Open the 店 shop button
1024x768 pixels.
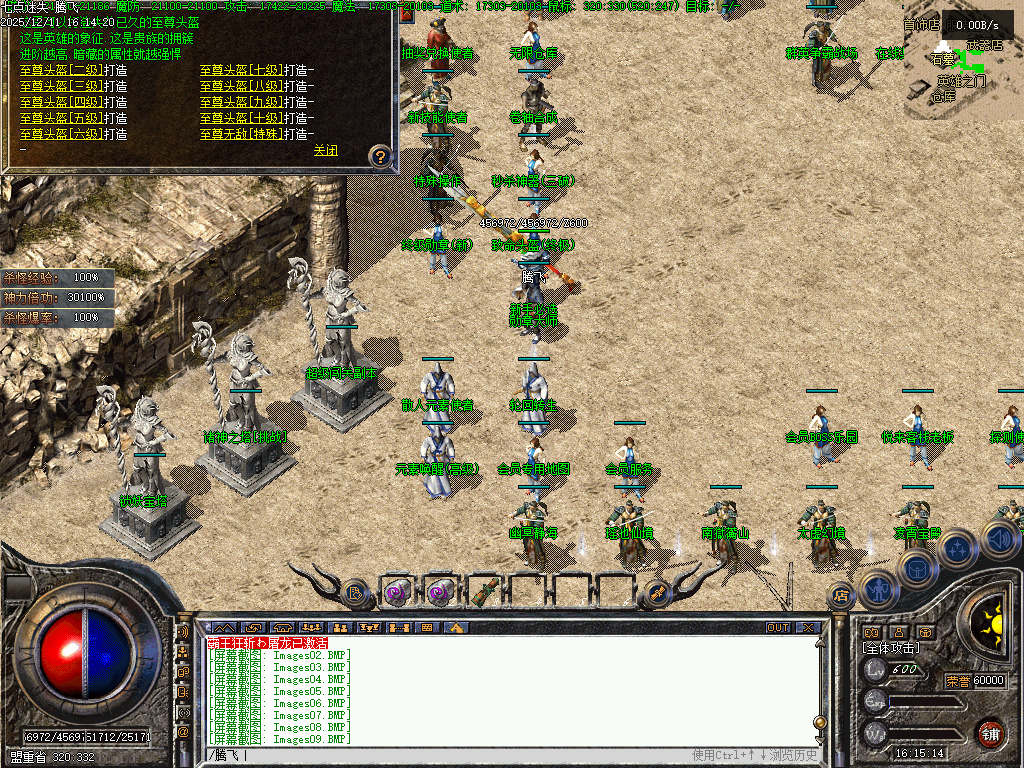click(x=840, y=596)
